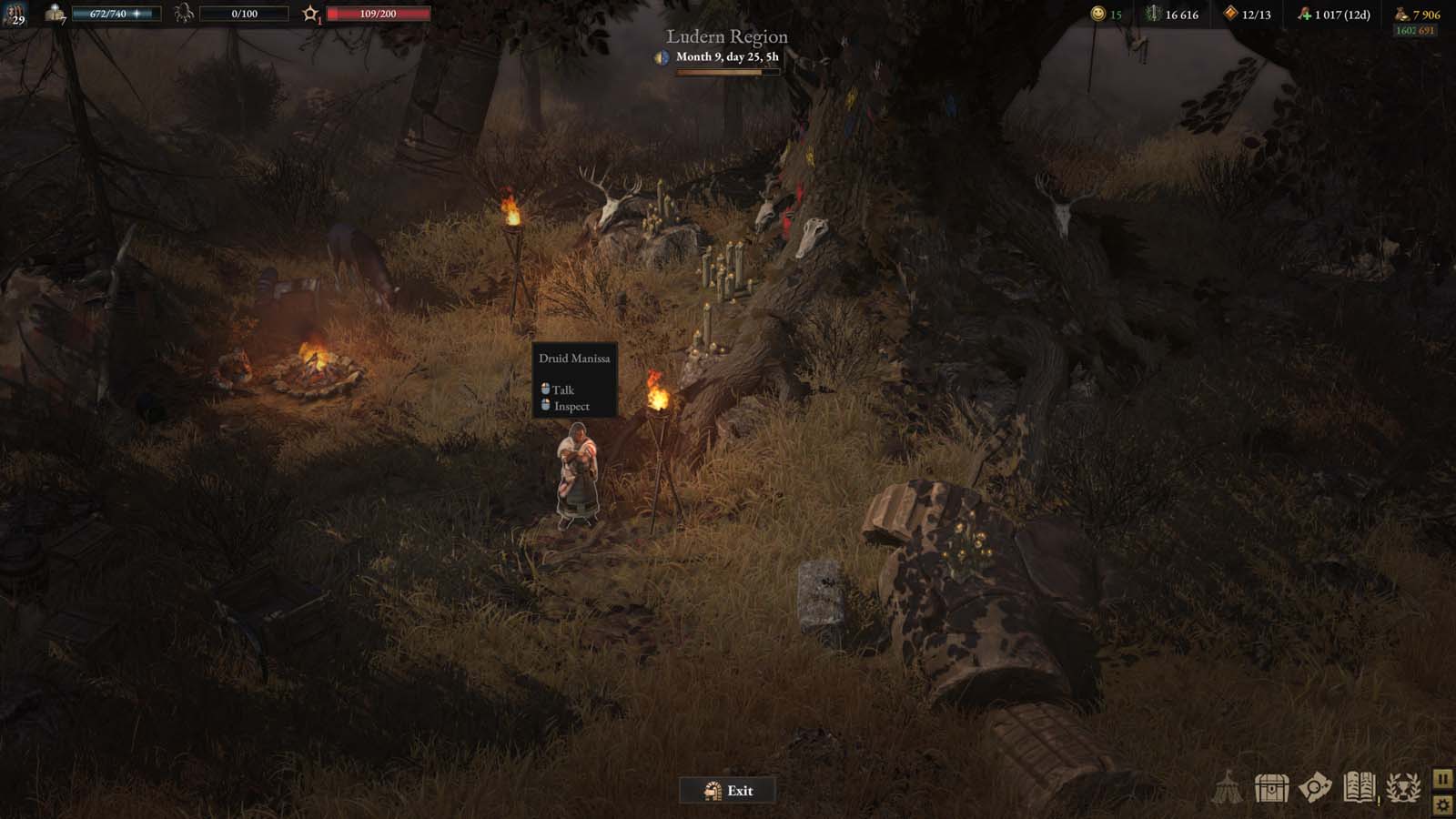Click the red health bar
This screenshot has height=819, width=1456.
coord(378,13)
